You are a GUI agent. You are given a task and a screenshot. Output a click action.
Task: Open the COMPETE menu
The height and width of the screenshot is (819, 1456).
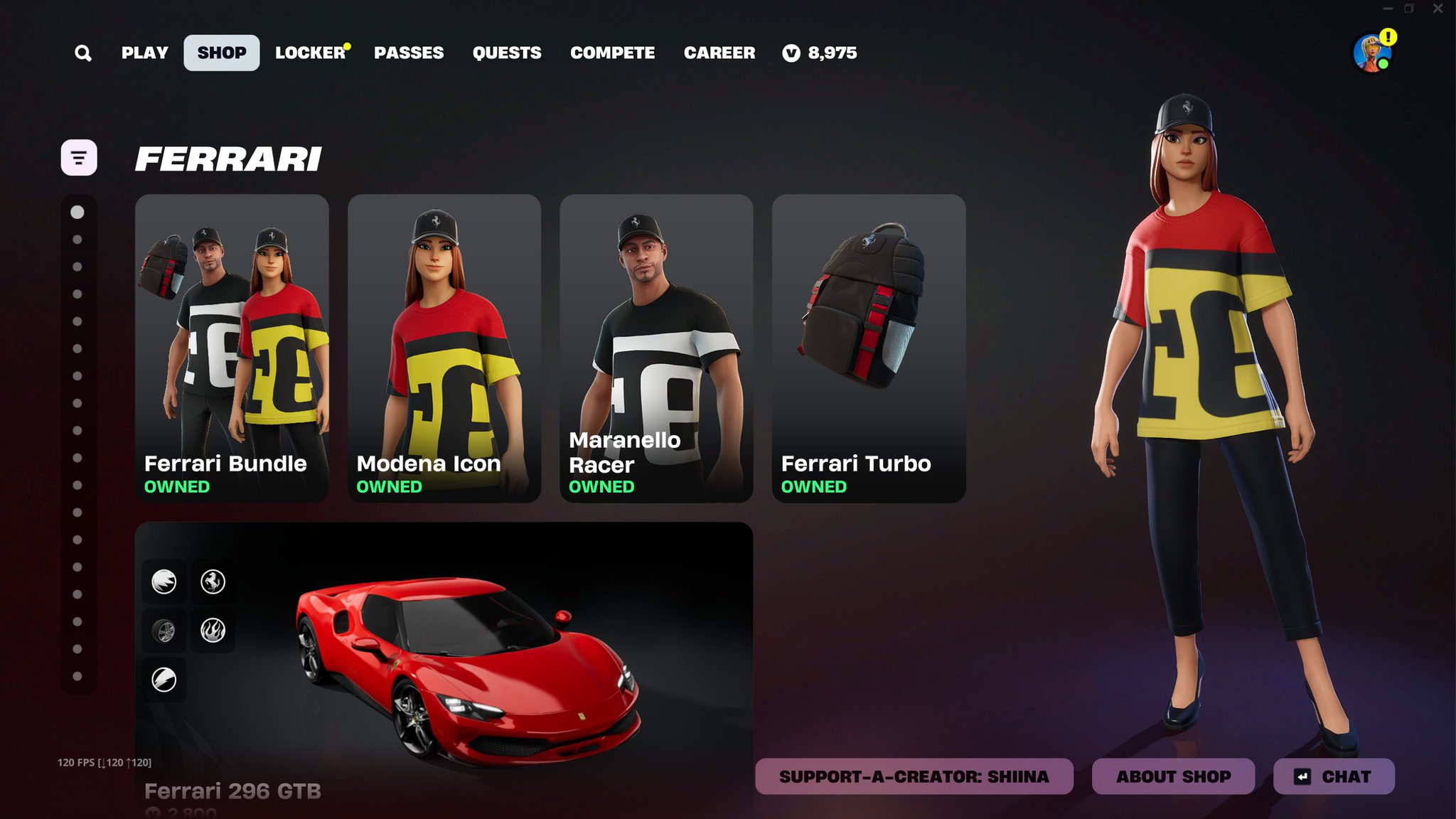pyautogui.click(x=612, y=52)
